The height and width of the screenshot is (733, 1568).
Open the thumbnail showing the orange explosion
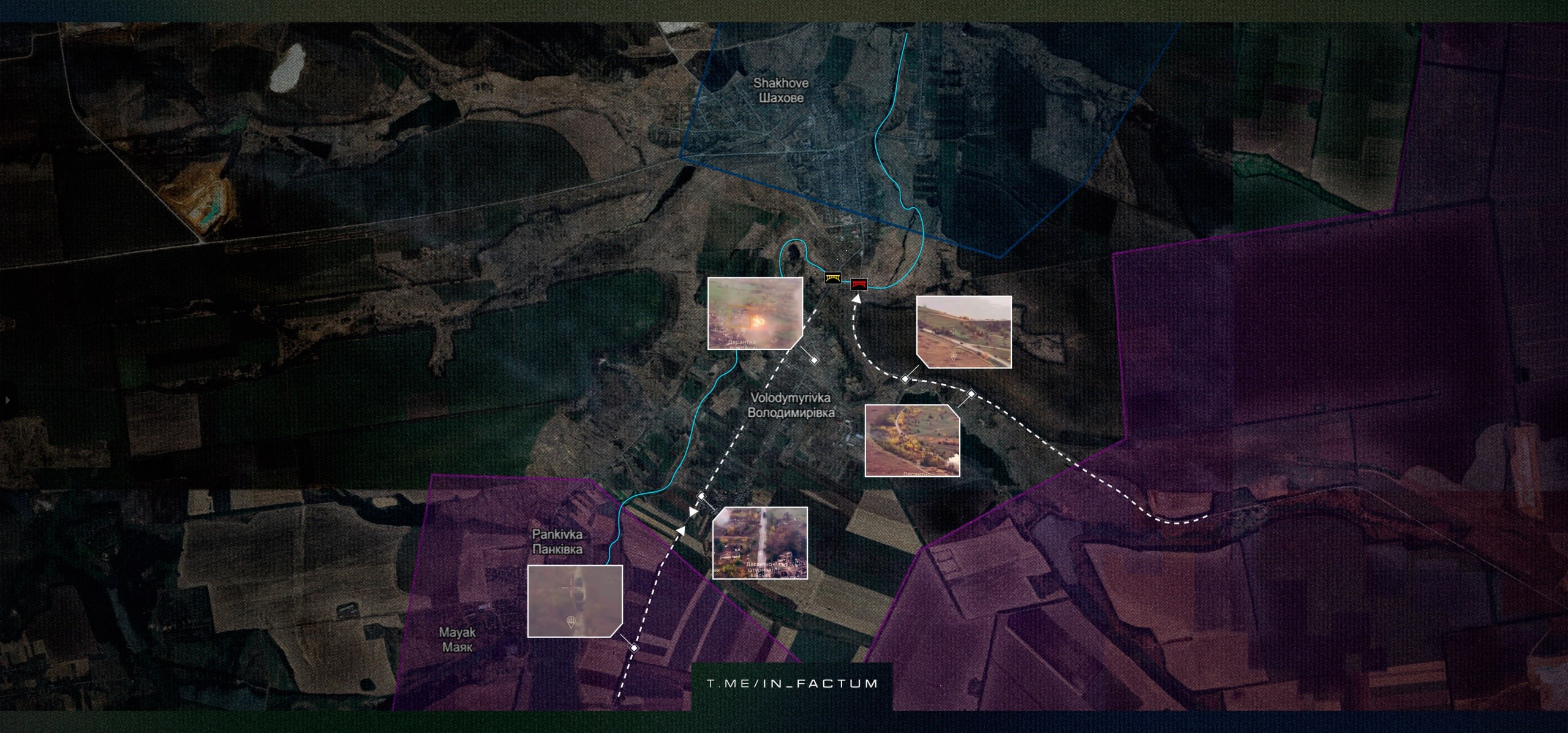[755, 313]
